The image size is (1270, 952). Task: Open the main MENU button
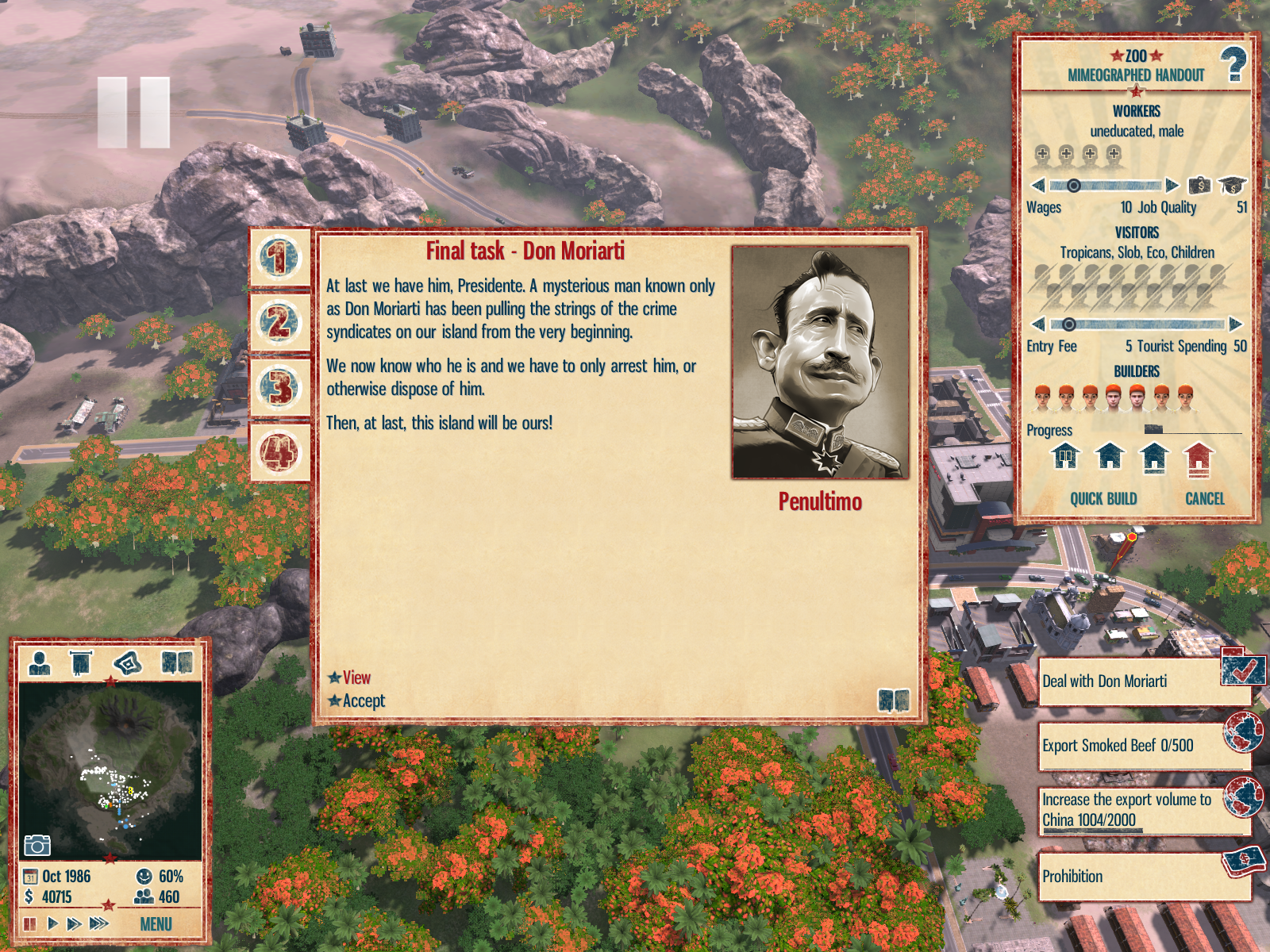click(156, 924)
